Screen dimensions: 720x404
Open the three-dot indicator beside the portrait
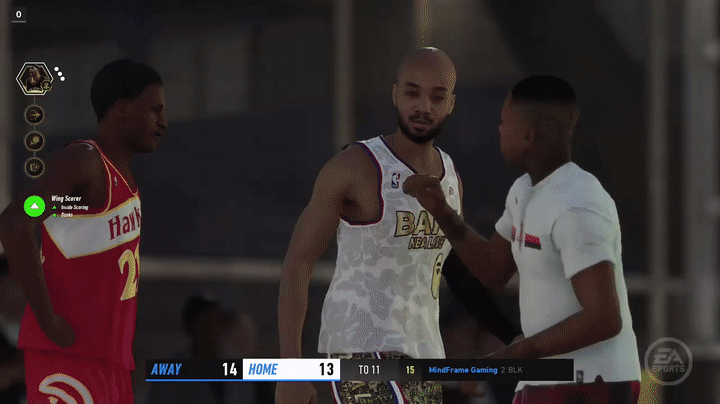click(x=59, y=74)
